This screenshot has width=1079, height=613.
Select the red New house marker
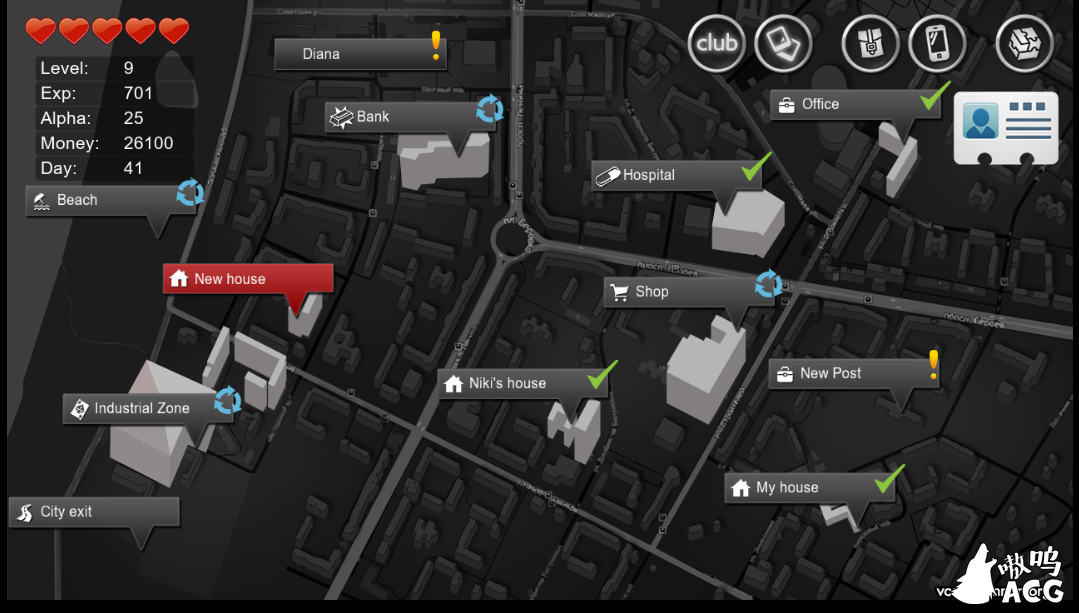click(247, 279)
